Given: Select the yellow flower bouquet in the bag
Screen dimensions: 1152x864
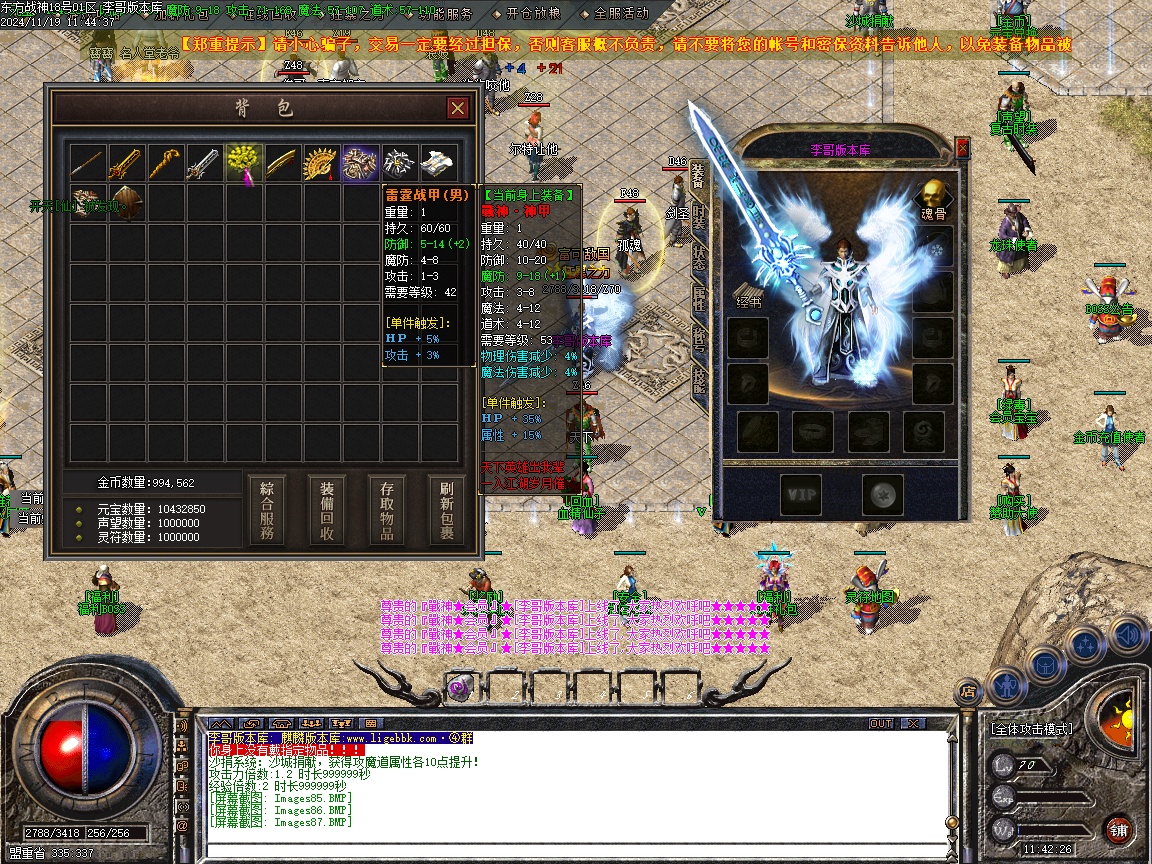Looking at the screenshot, I should coord(244,163).
